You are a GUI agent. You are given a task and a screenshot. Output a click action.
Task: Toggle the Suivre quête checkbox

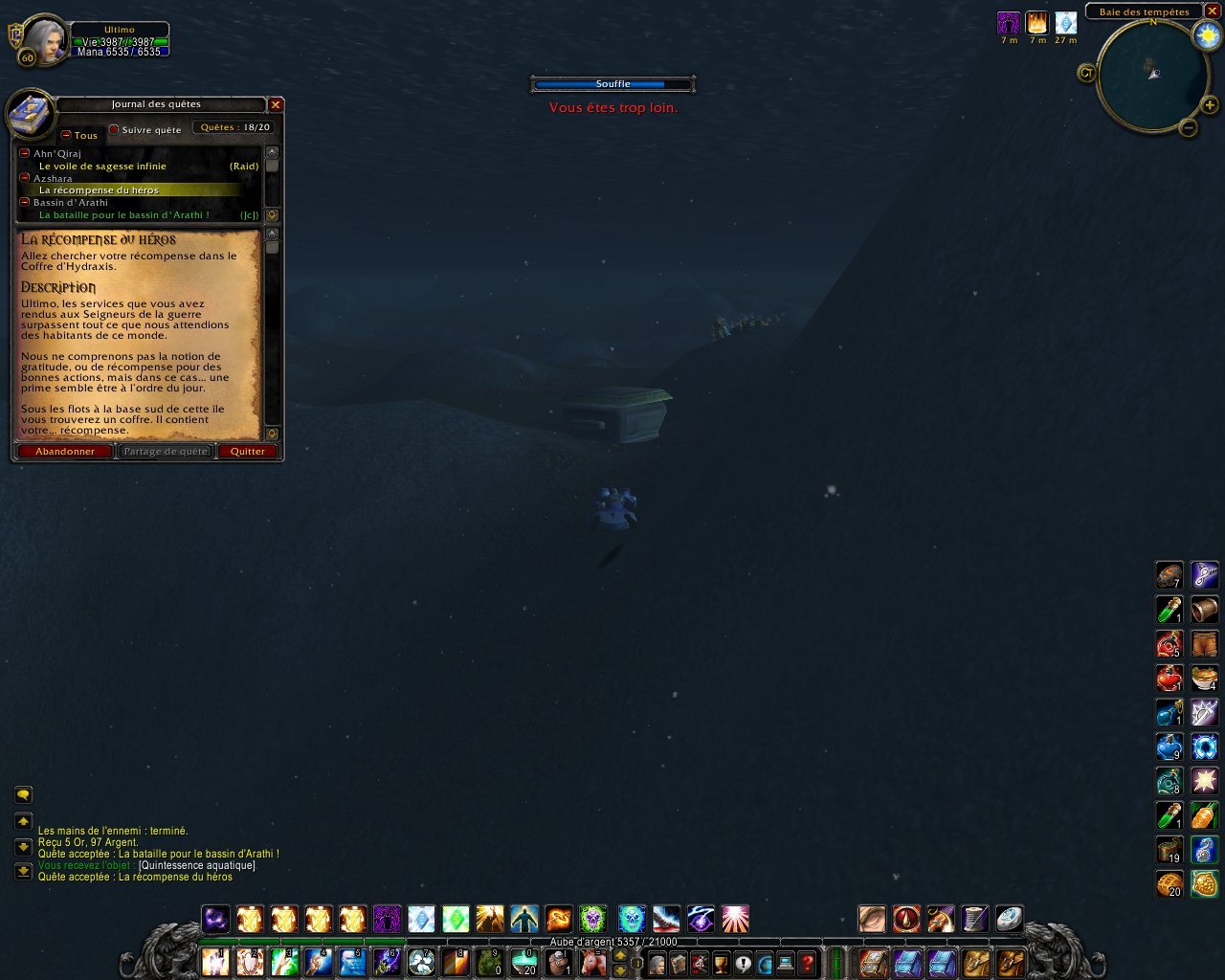click(x=114, y=129)
